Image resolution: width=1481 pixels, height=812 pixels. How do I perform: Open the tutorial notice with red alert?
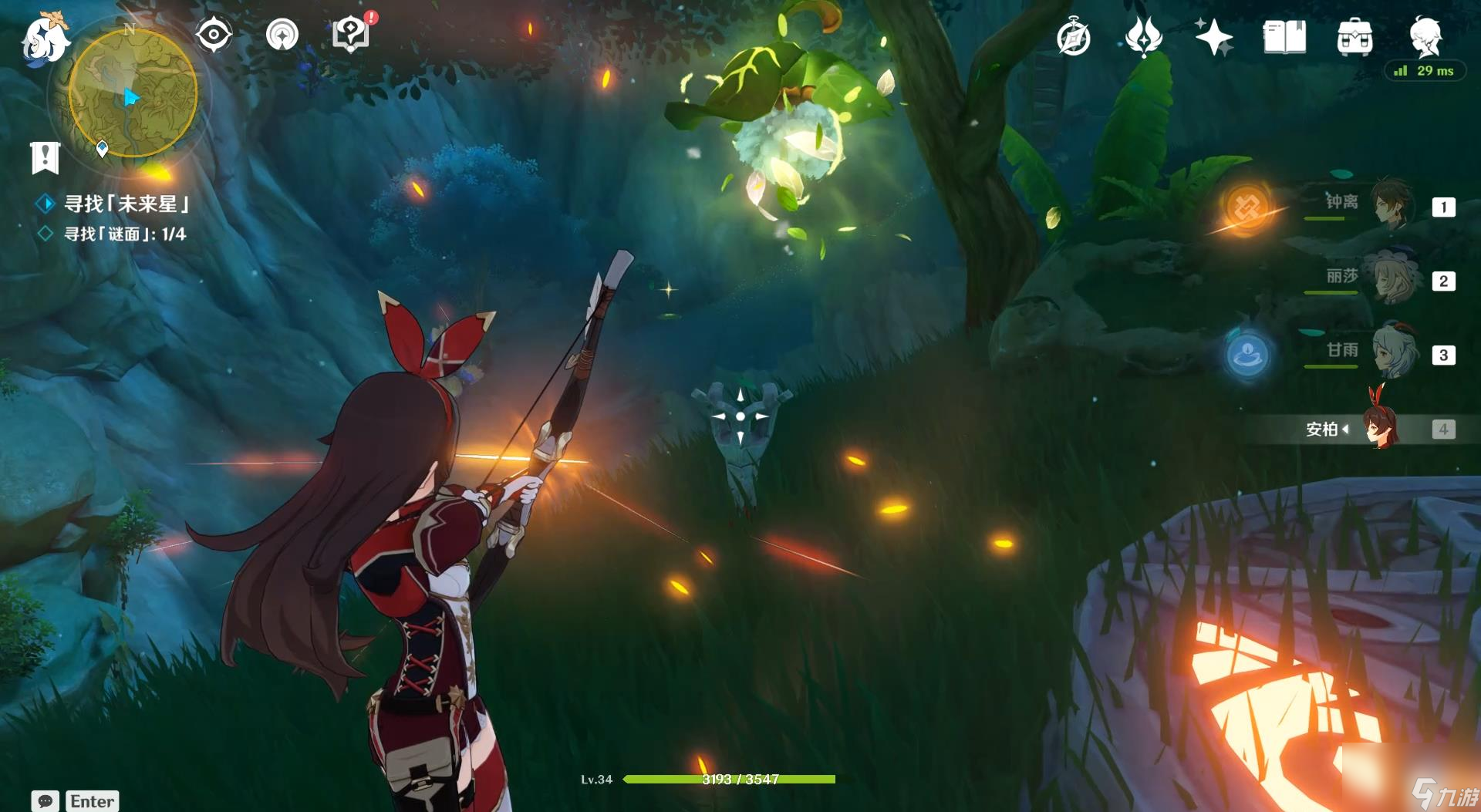tap(351, 35)
